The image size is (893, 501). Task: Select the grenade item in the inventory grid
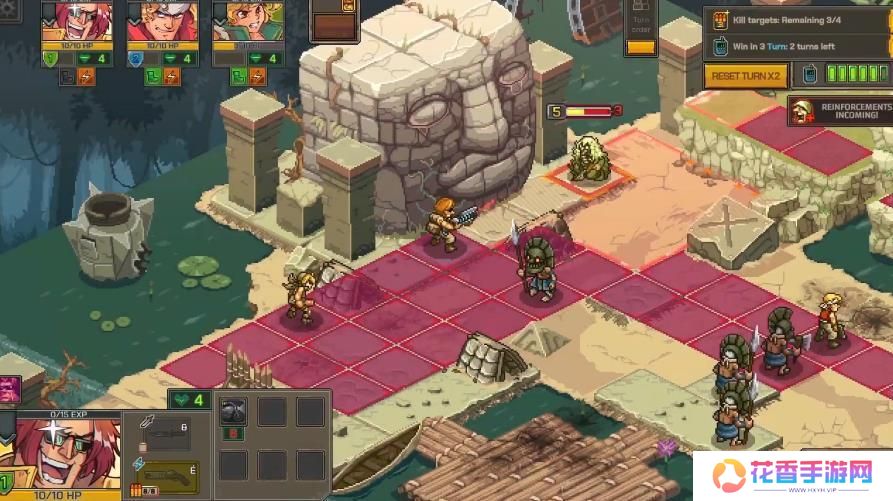point(234,412)
